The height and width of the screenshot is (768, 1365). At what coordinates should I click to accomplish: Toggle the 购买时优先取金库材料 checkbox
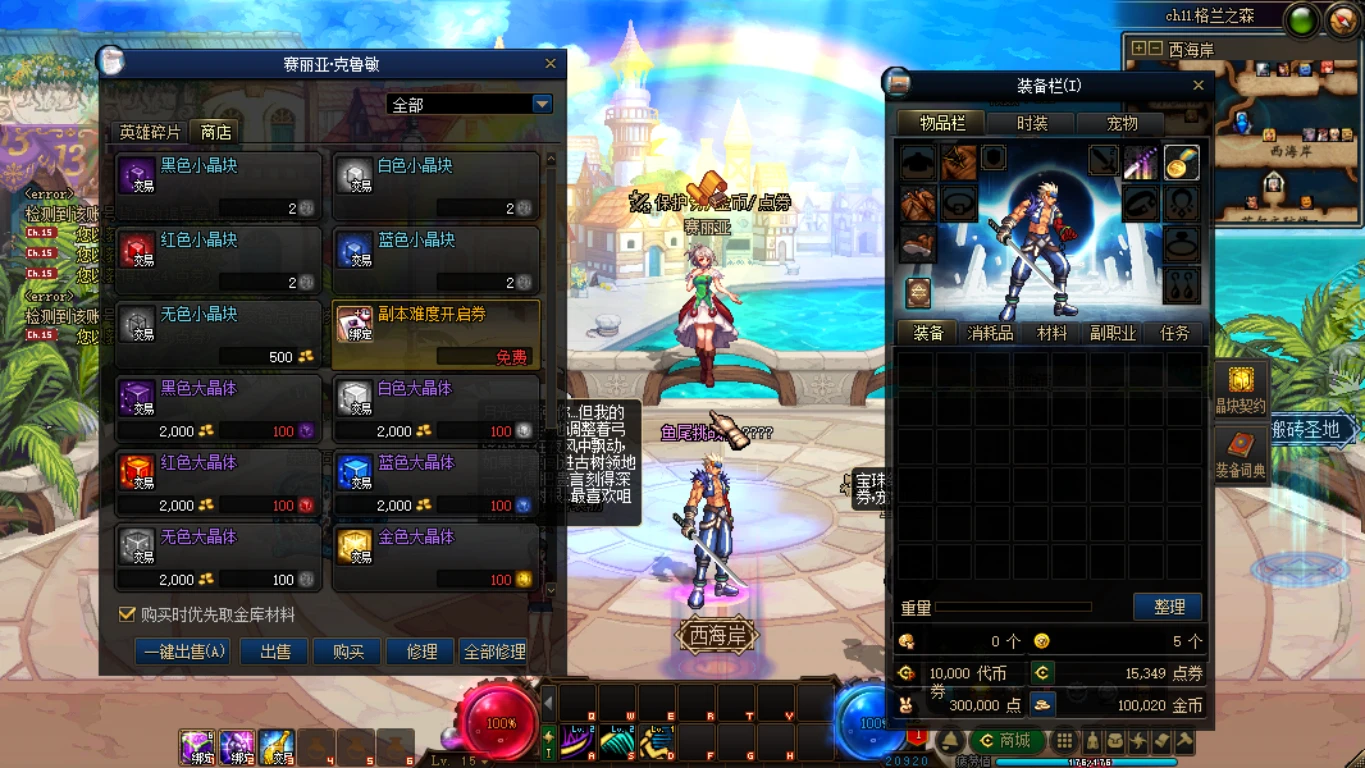[127, 614]
